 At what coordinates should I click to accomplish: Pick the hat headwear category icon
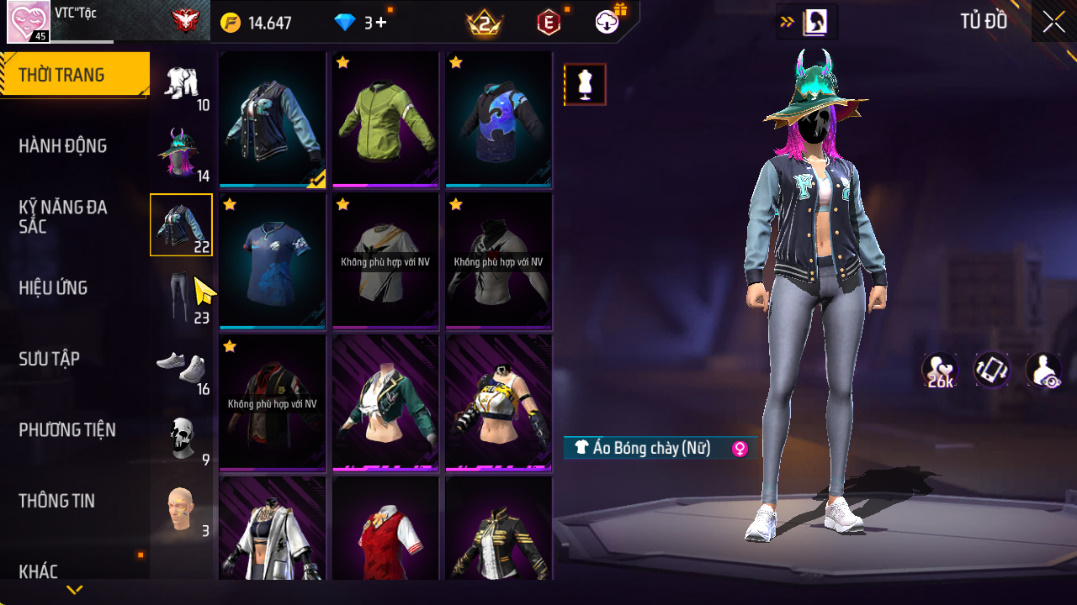tap(181, 153)
